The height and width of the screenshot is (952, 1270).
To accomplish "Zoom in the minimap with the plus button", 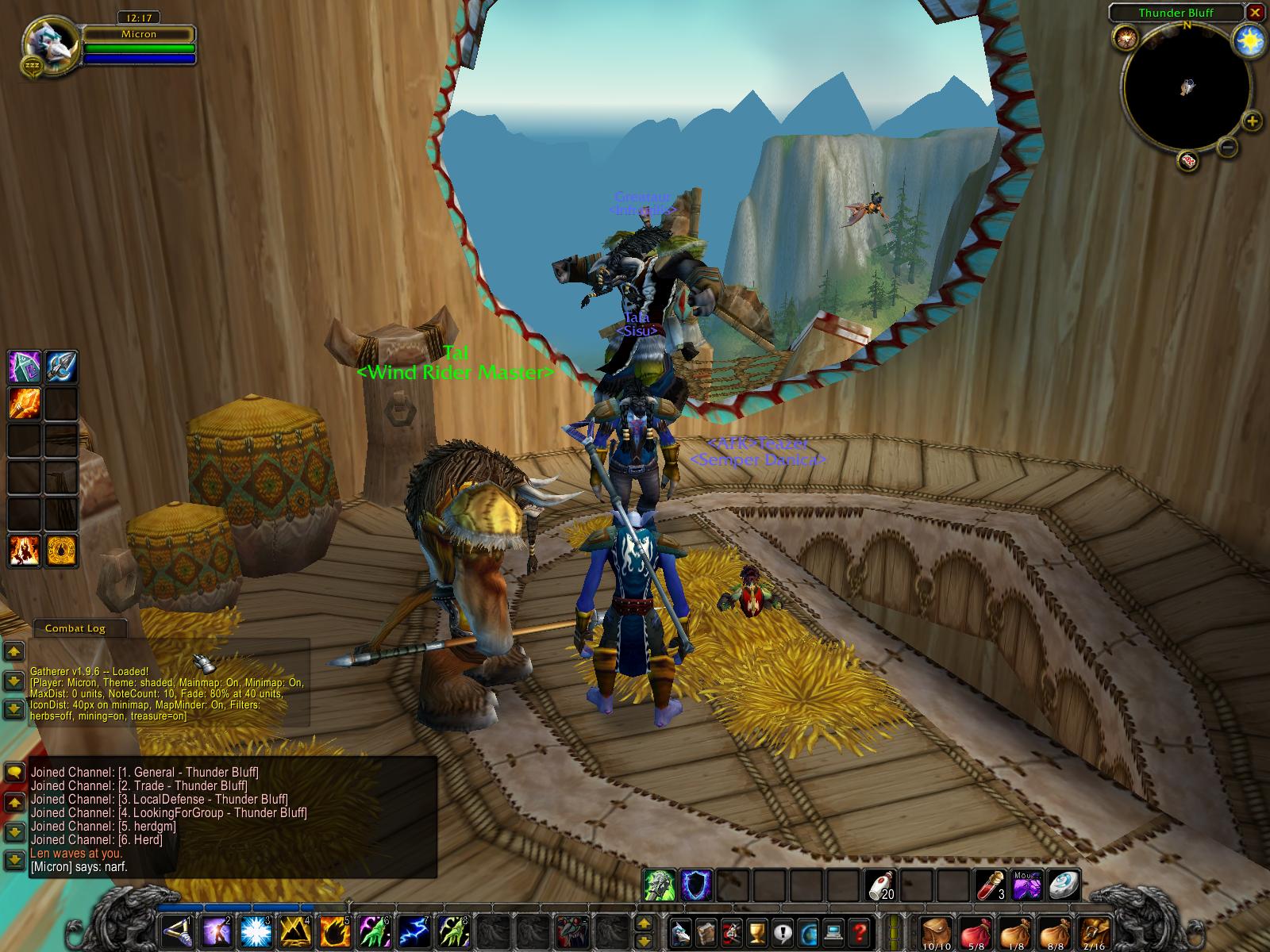I will [1252, 121].
